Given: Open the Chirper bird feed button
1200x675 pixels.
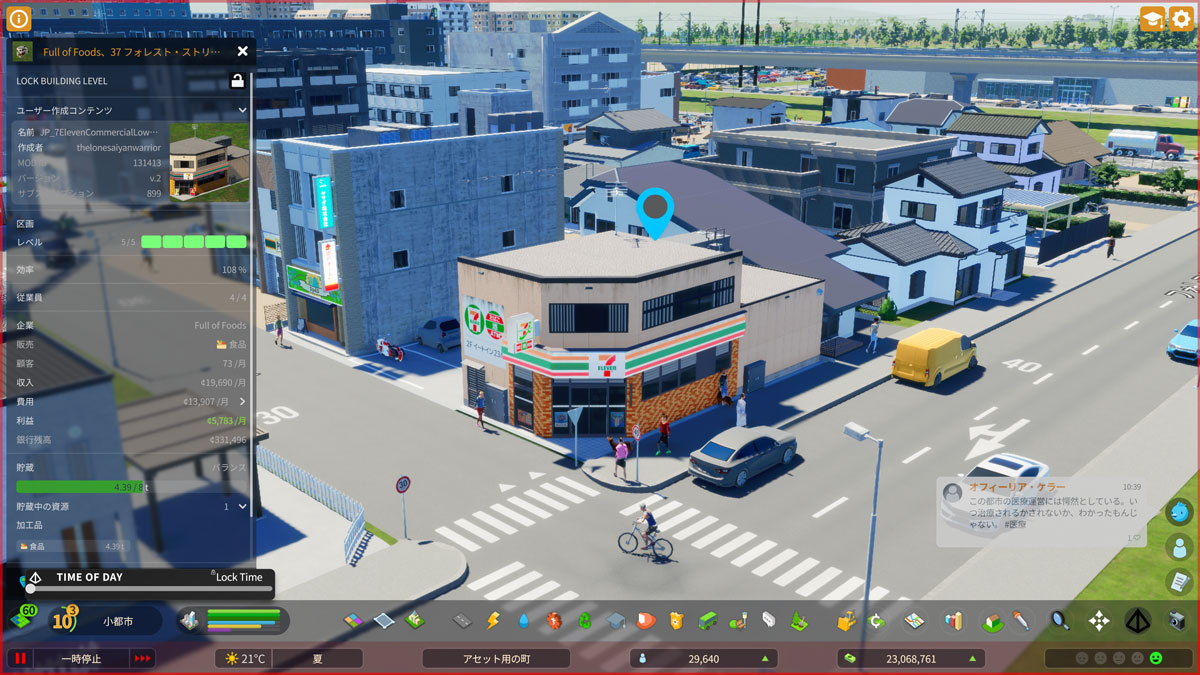Looking at the screenshot, I should 1179,512.
